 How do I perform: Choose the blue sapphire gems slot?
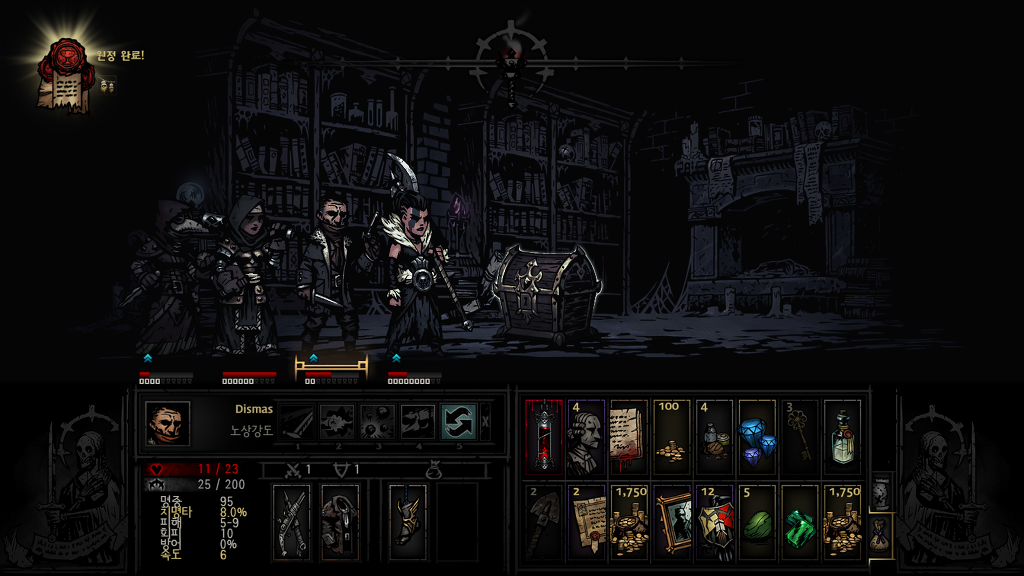coord(756,436)
